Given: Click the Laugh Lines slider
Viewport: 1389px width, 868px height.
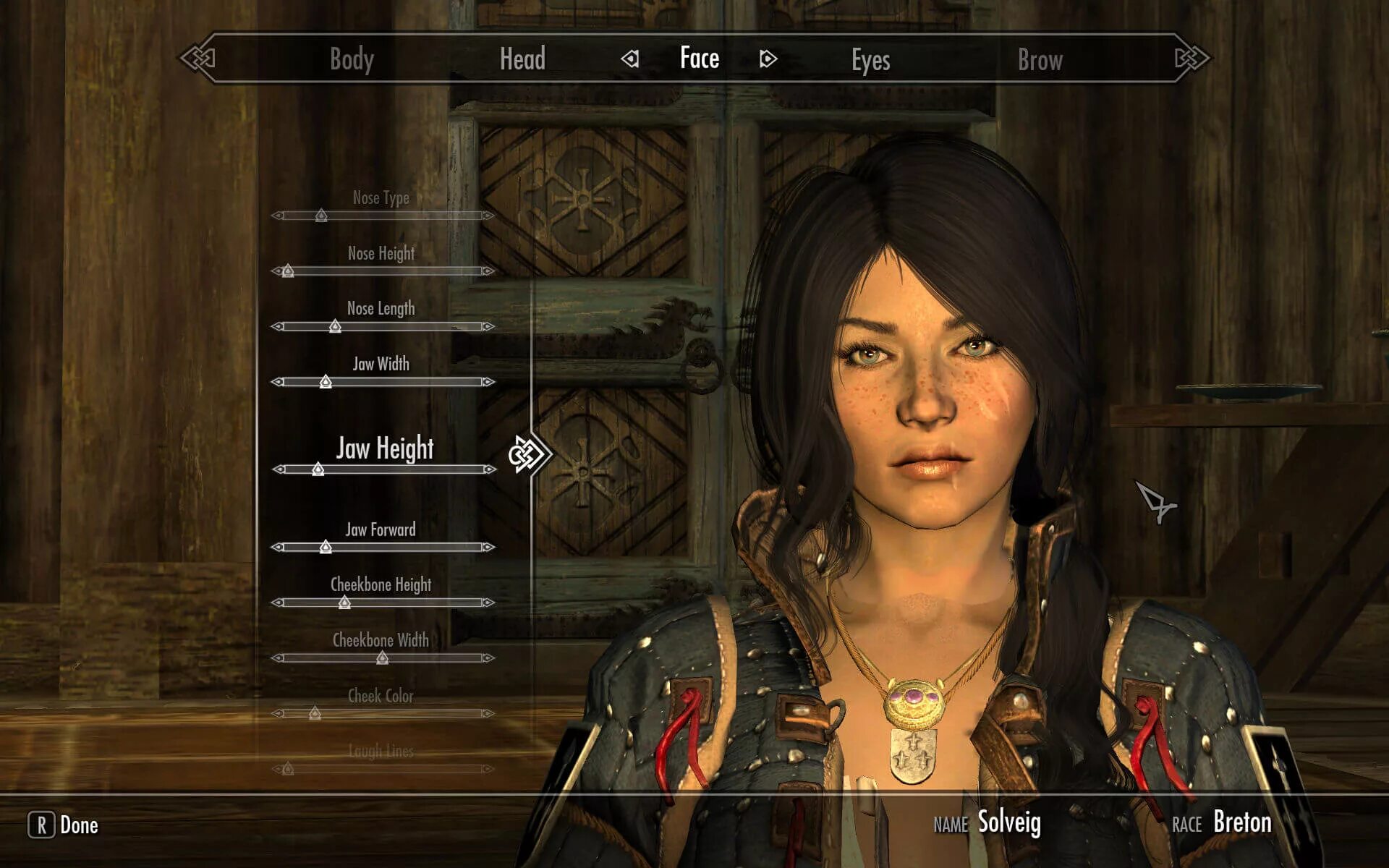Looking at the screenshot, I should click(383, 768).
